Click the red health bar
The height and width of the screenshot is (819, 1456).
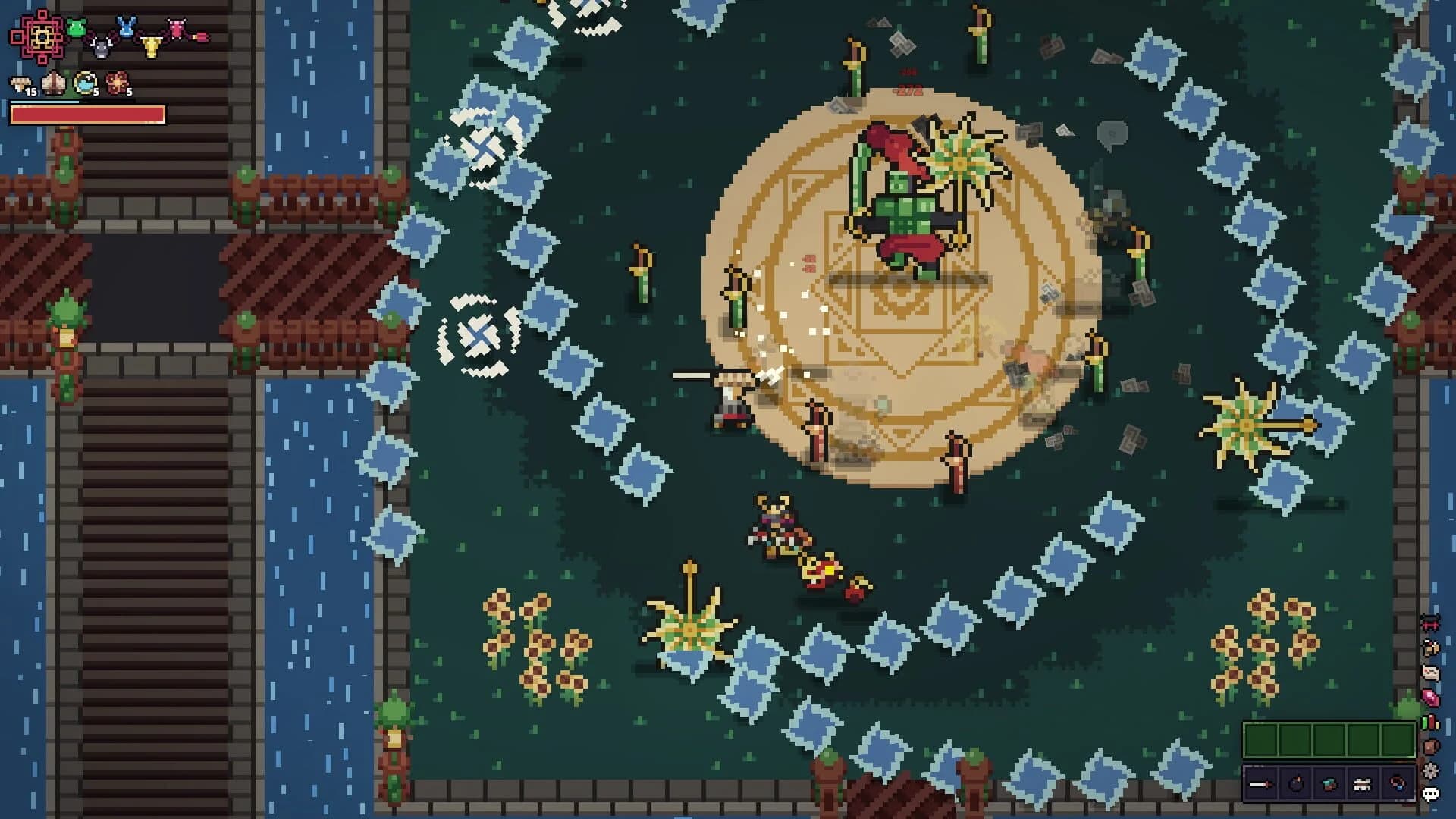(87, 114)
